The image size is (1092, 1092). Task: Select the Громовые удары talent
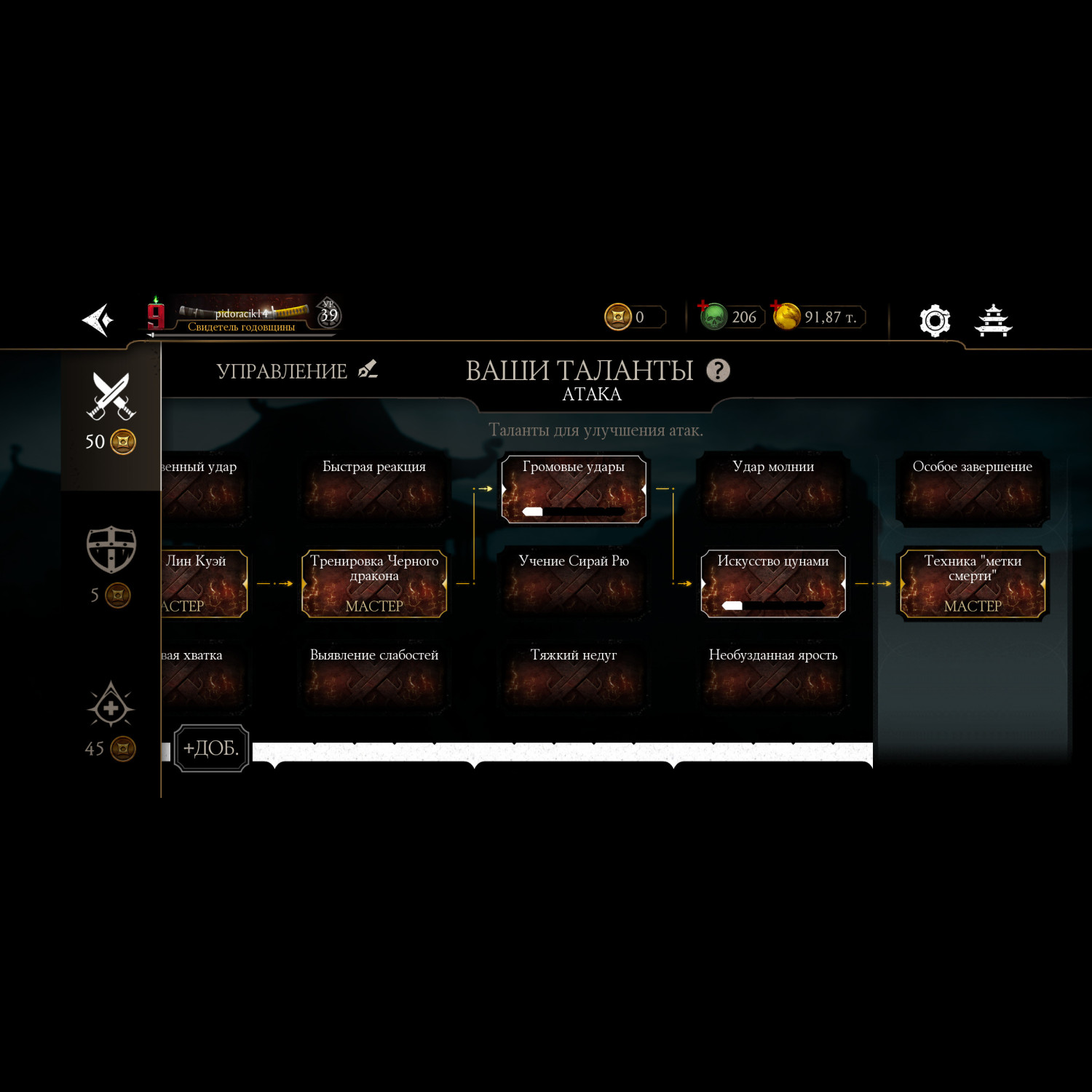[574, 488]
